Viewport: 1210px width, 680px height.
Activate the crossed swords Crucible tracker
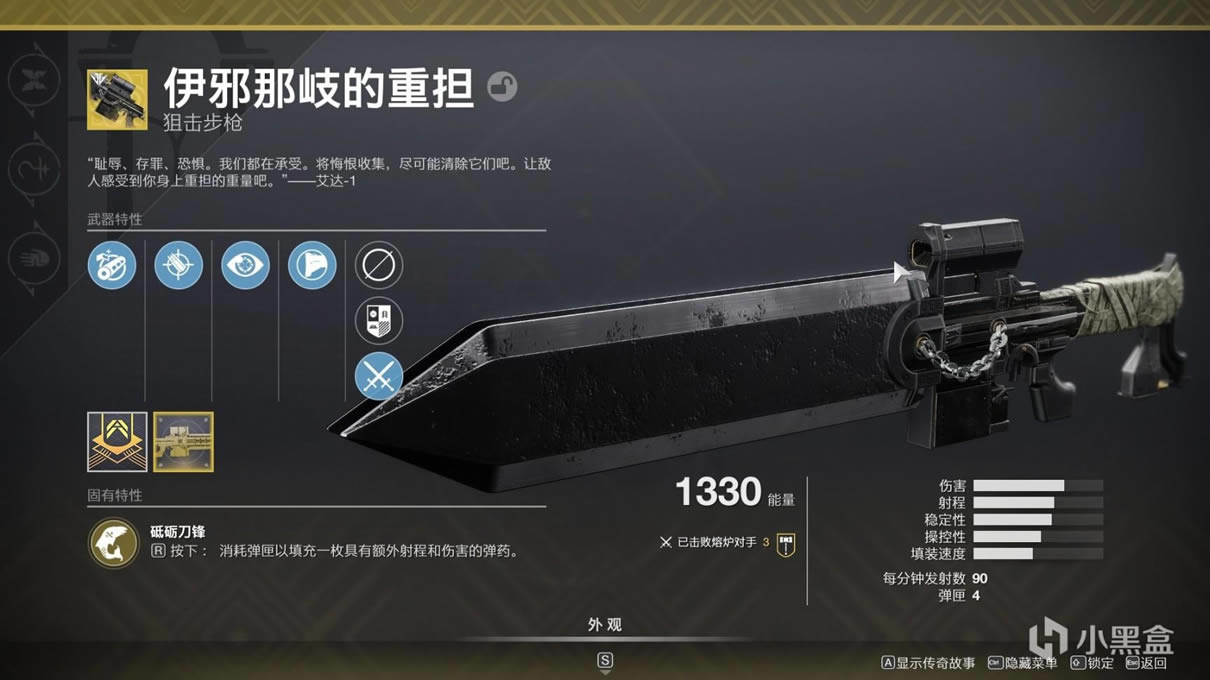(x=379, y=377)
